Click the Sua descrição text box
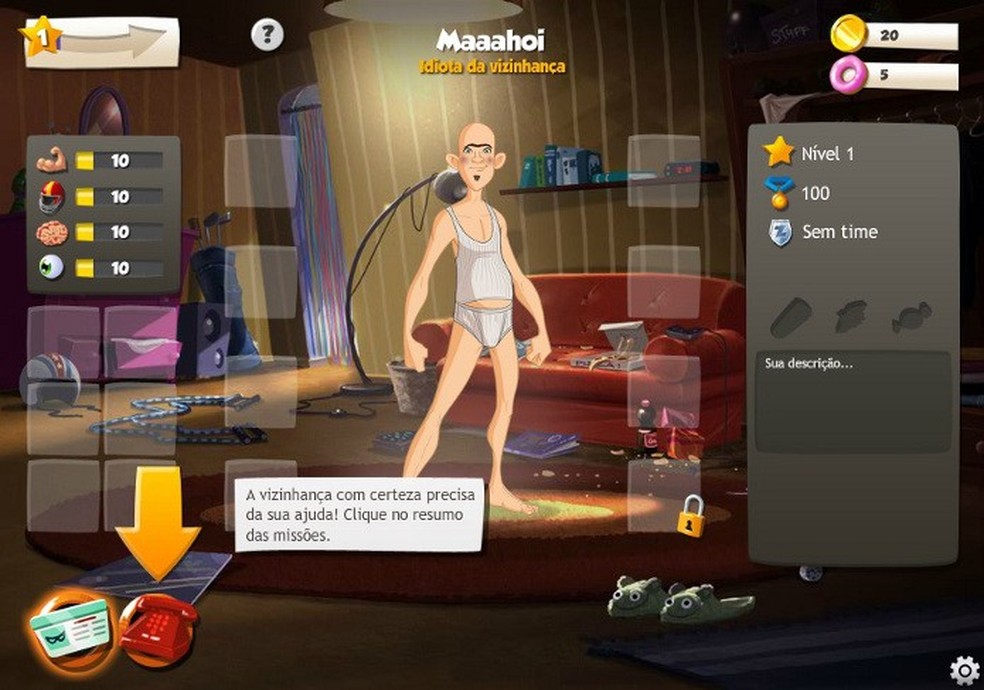 852,401
